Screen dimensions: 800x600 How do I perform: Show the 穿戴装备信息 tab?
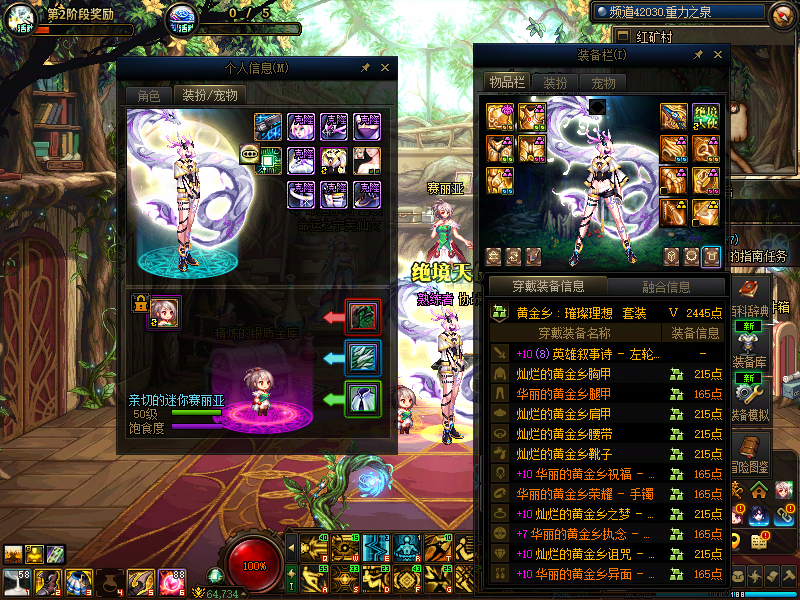point(547,287)
